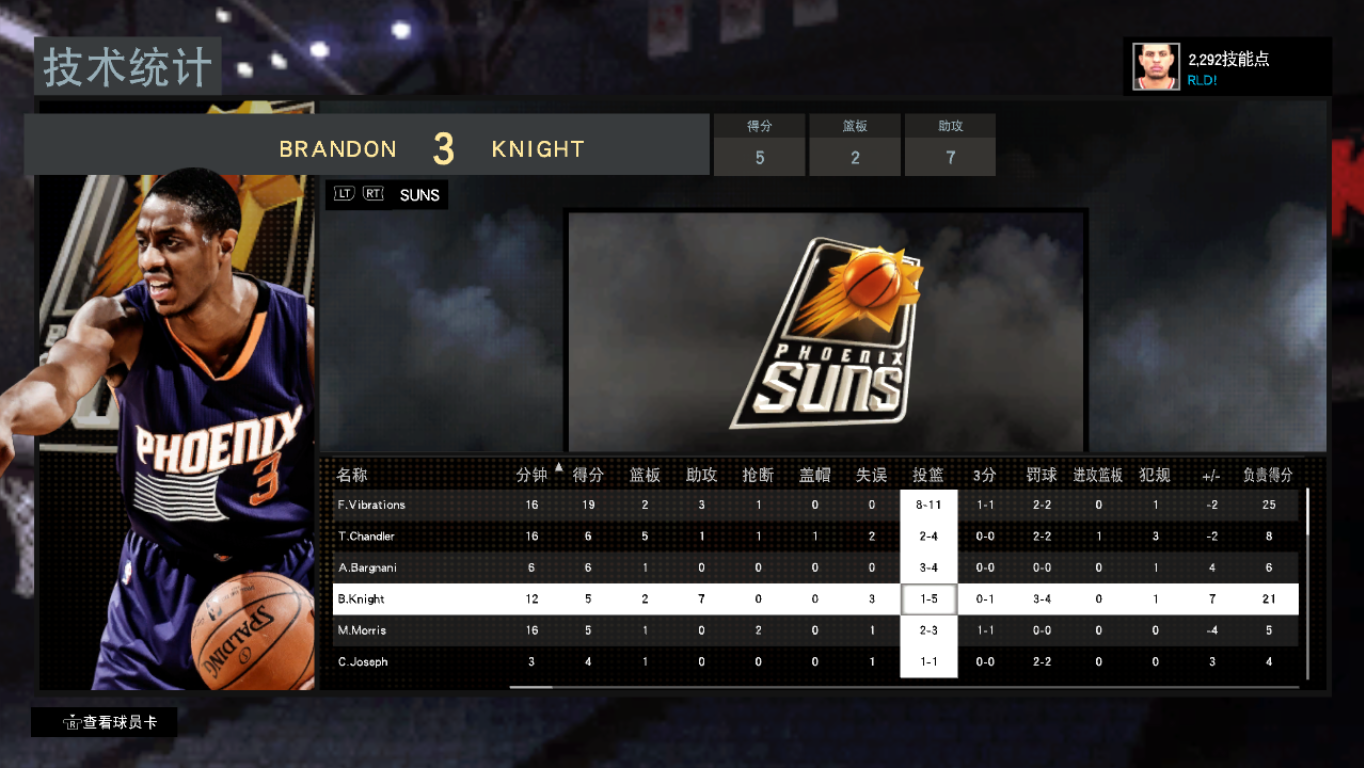1364x768 pixels.
Task: Click the controller icon on 查看球员卡 button
Action: [70, 722]
